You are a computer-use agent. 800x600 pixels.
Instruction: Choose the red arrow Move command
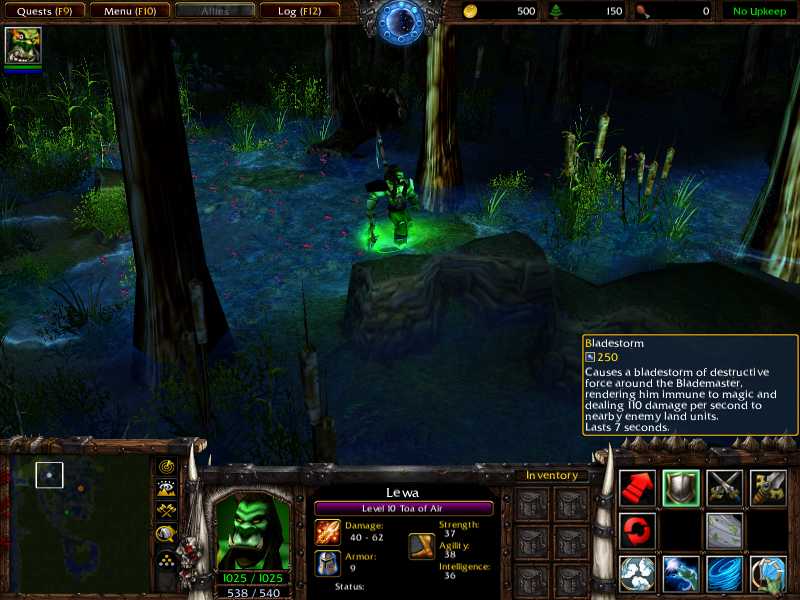(637, 487)
